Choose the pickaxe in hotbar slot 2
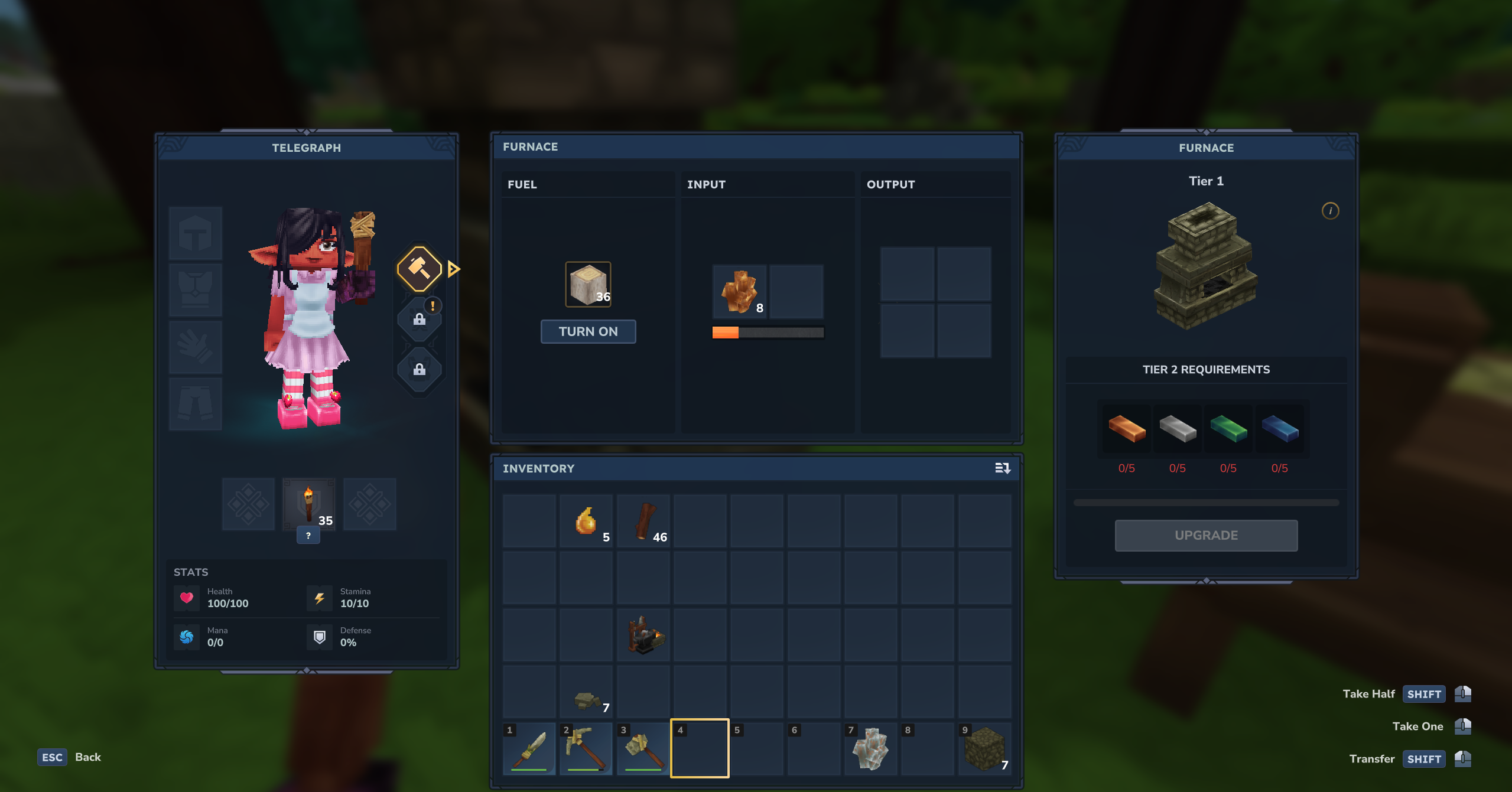The image size is (1512, 792). [x=586, y=749]
